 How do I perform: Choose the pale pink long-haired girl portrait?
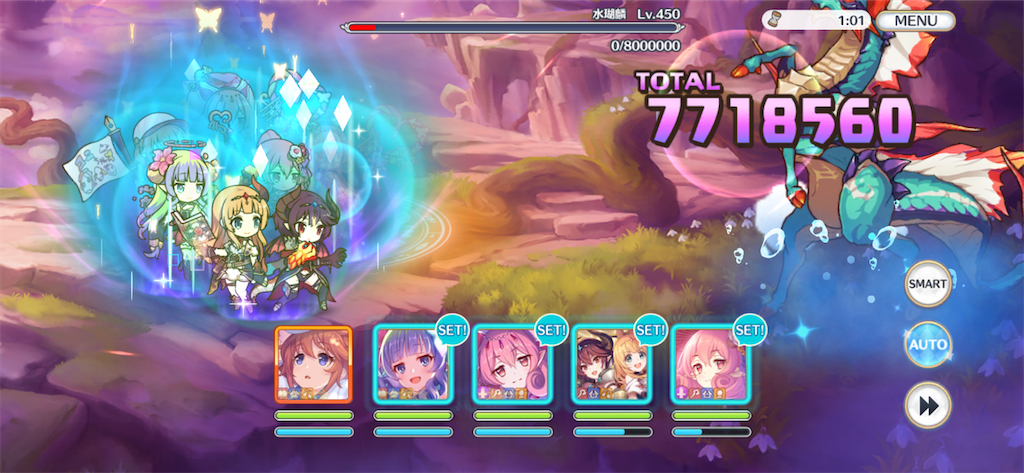pyautogui.click(x=711, y=364)
